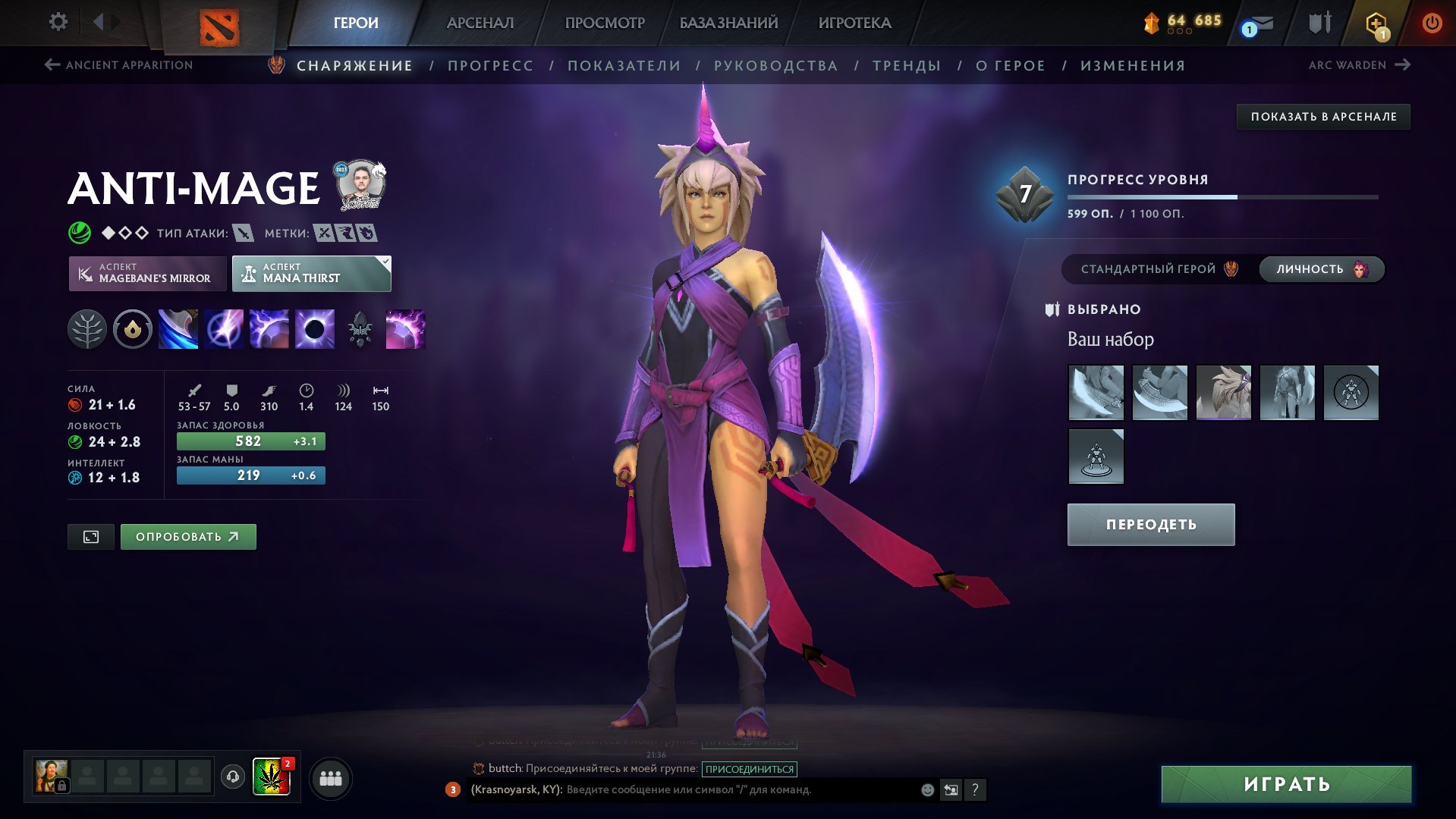Select the innate facet droplet icon
This screenshot has width=1456, height=819.
click(132, 328)
